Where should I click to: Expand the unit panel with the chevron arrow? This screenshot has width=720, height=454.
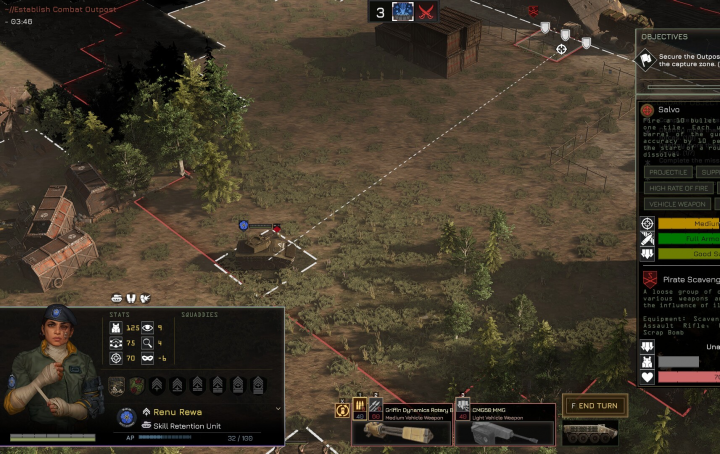point(278,408)
